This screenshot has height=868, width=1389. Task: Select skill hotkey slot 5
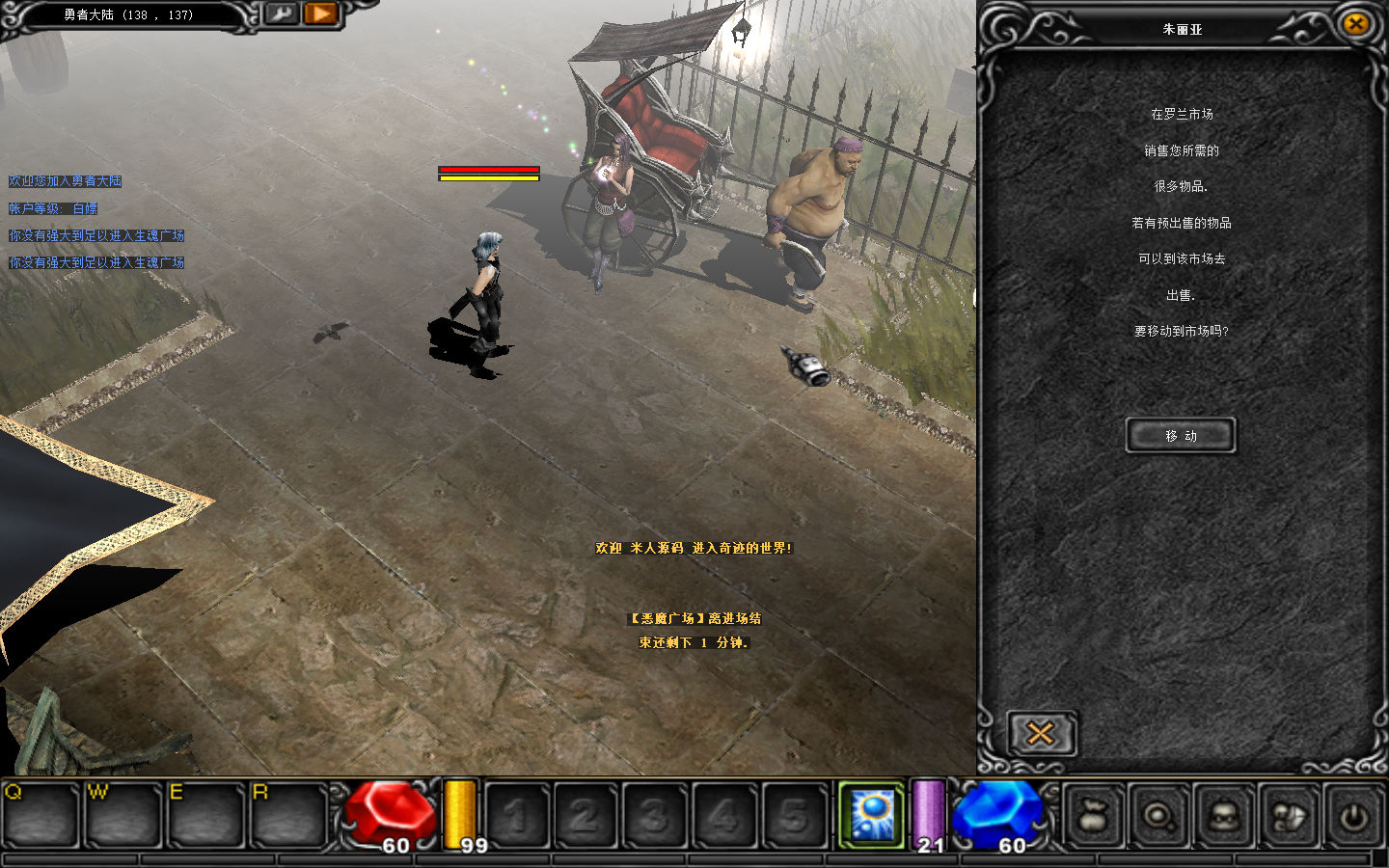point(795,817)
